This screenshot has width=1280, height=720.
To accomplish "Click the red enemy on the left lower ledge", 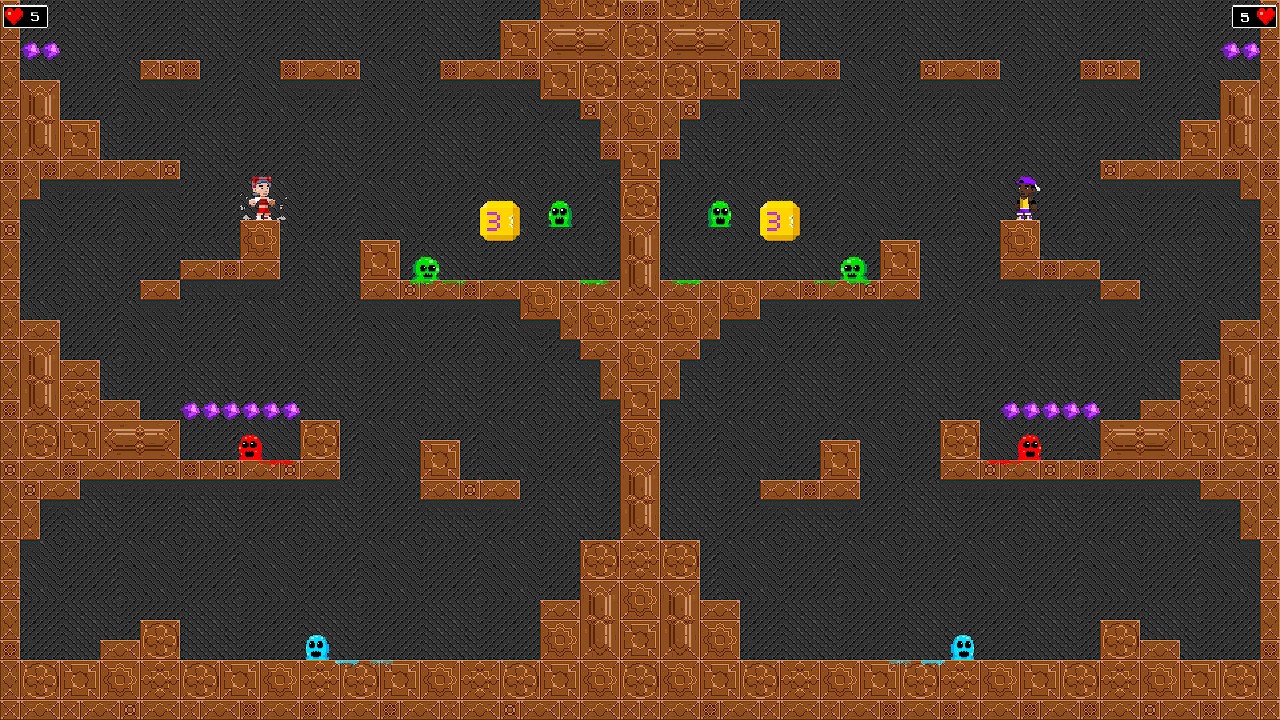I will [x=249, y=449].
